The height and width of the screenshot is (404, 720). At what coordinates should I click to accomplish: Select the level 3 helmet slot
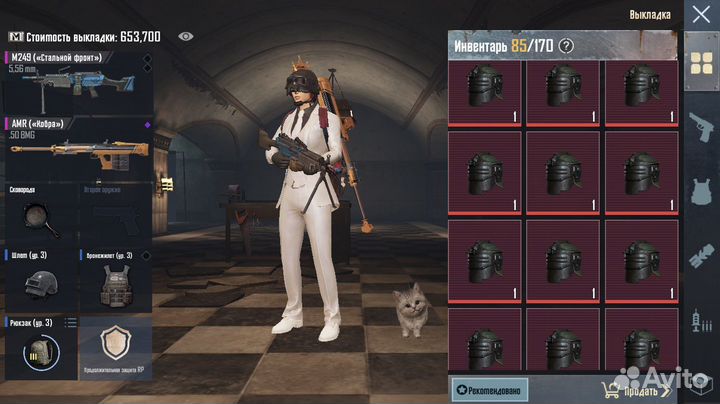click(38, 280)
